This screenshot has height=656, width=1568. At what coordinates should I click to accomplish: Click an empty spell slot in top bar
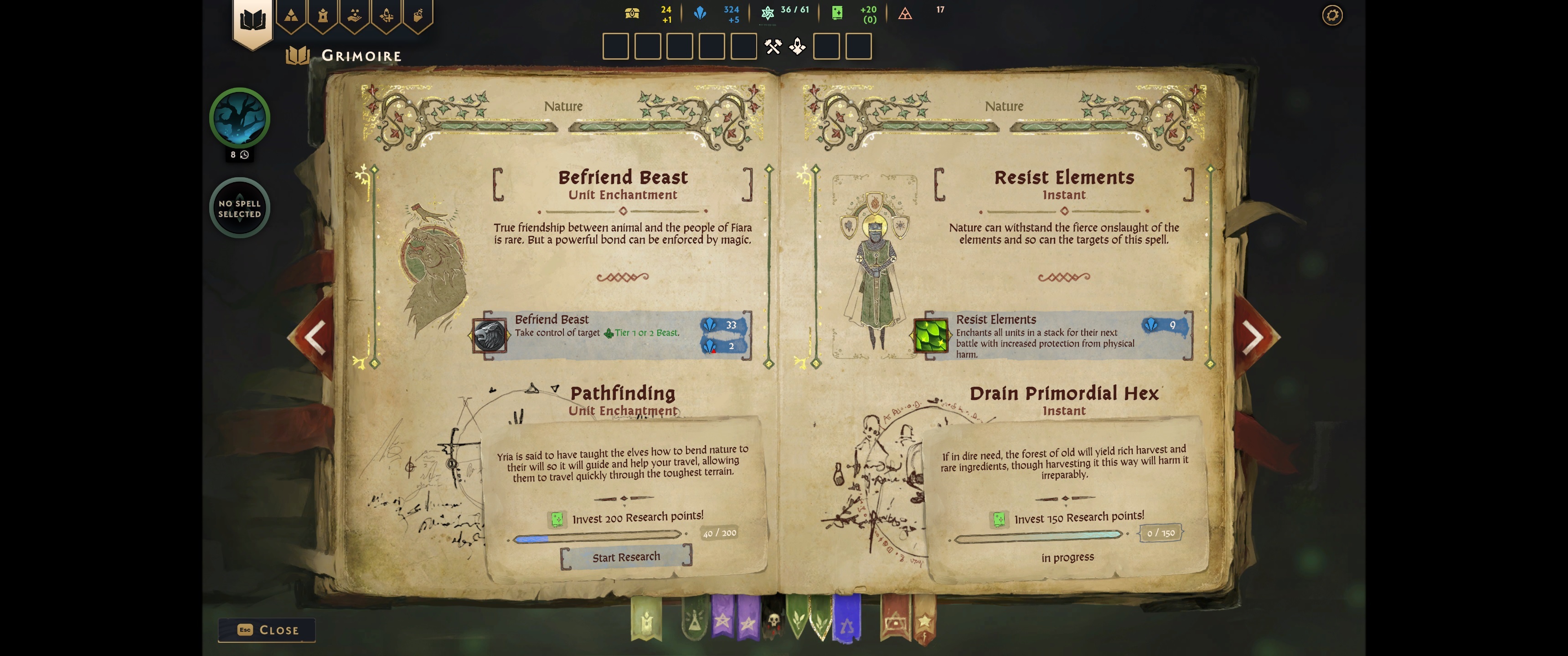(x=616, y=46)
